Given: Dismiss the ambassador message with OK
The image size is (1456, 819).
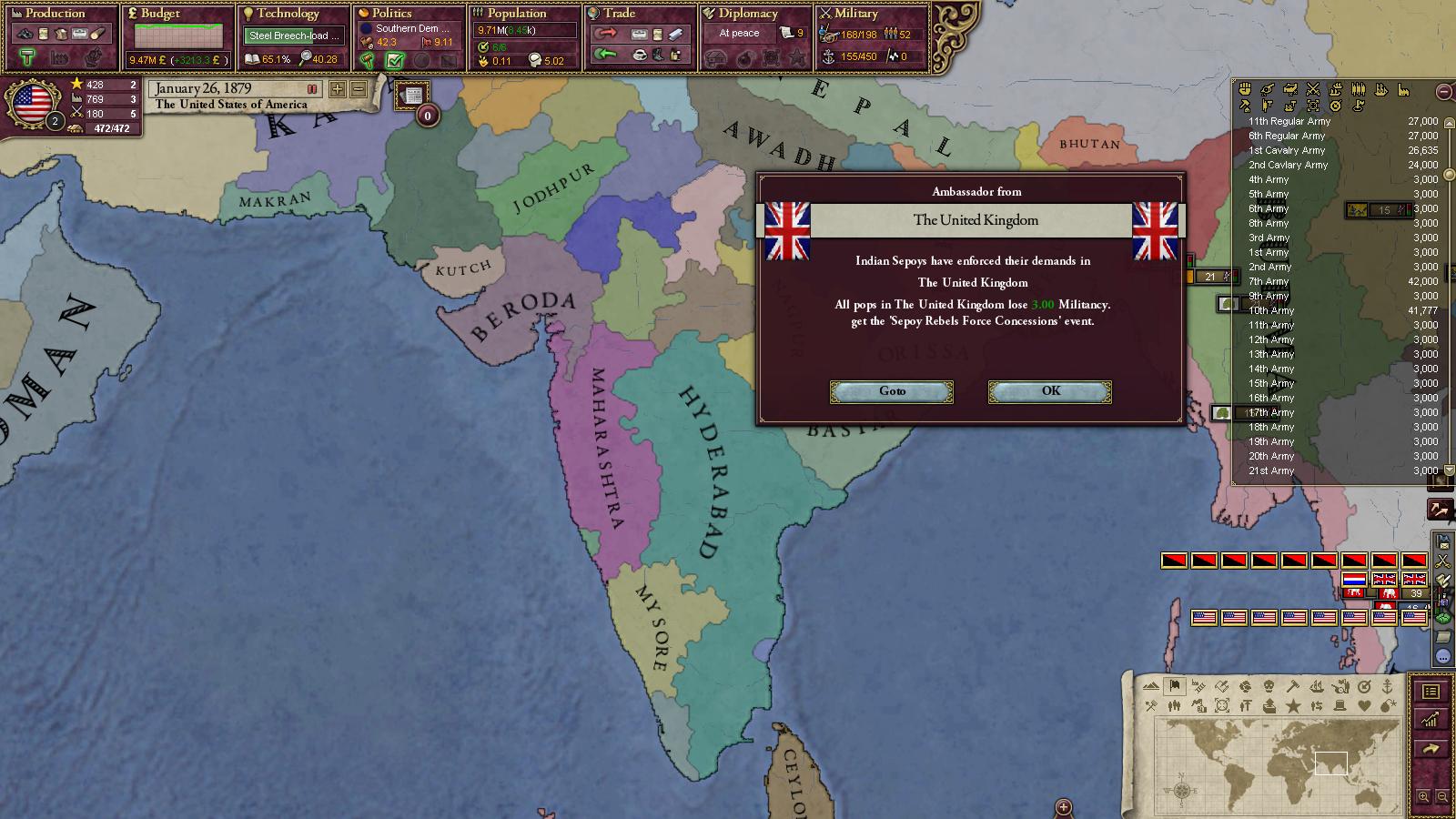Looking at the screenshot, I should 1049,391.
